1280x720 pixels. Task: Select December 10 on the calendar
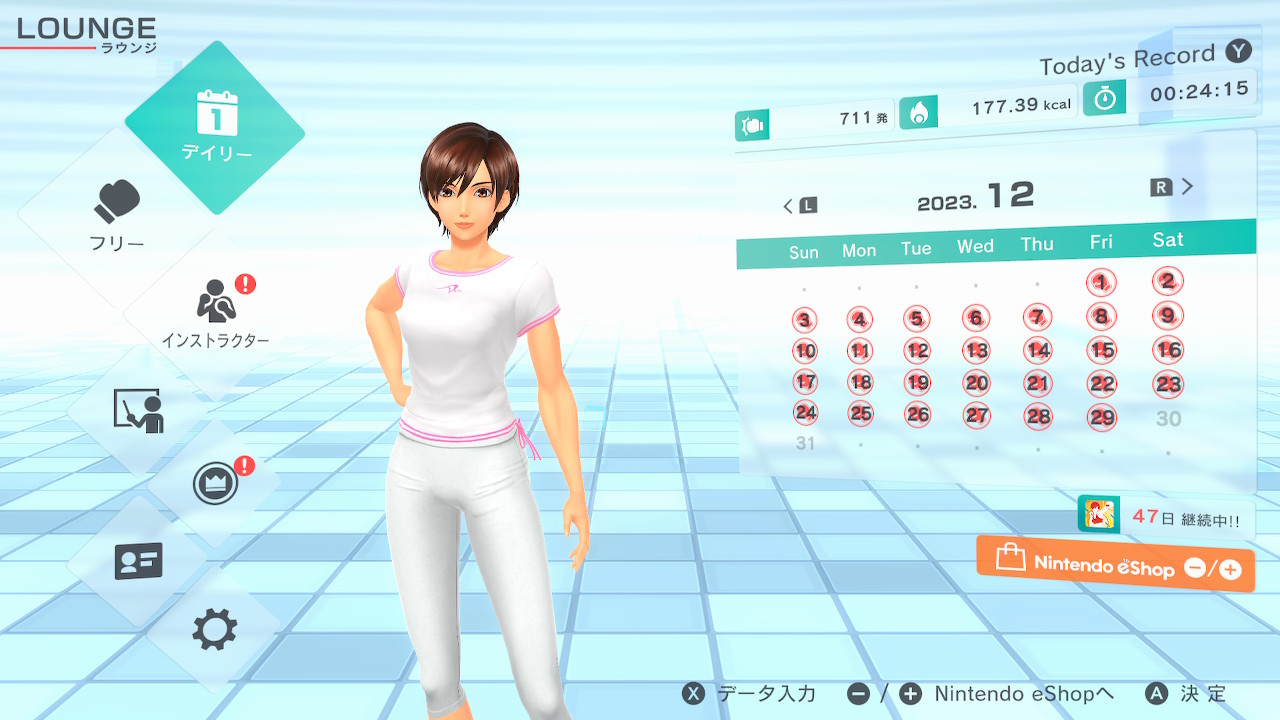pos(805,351)
